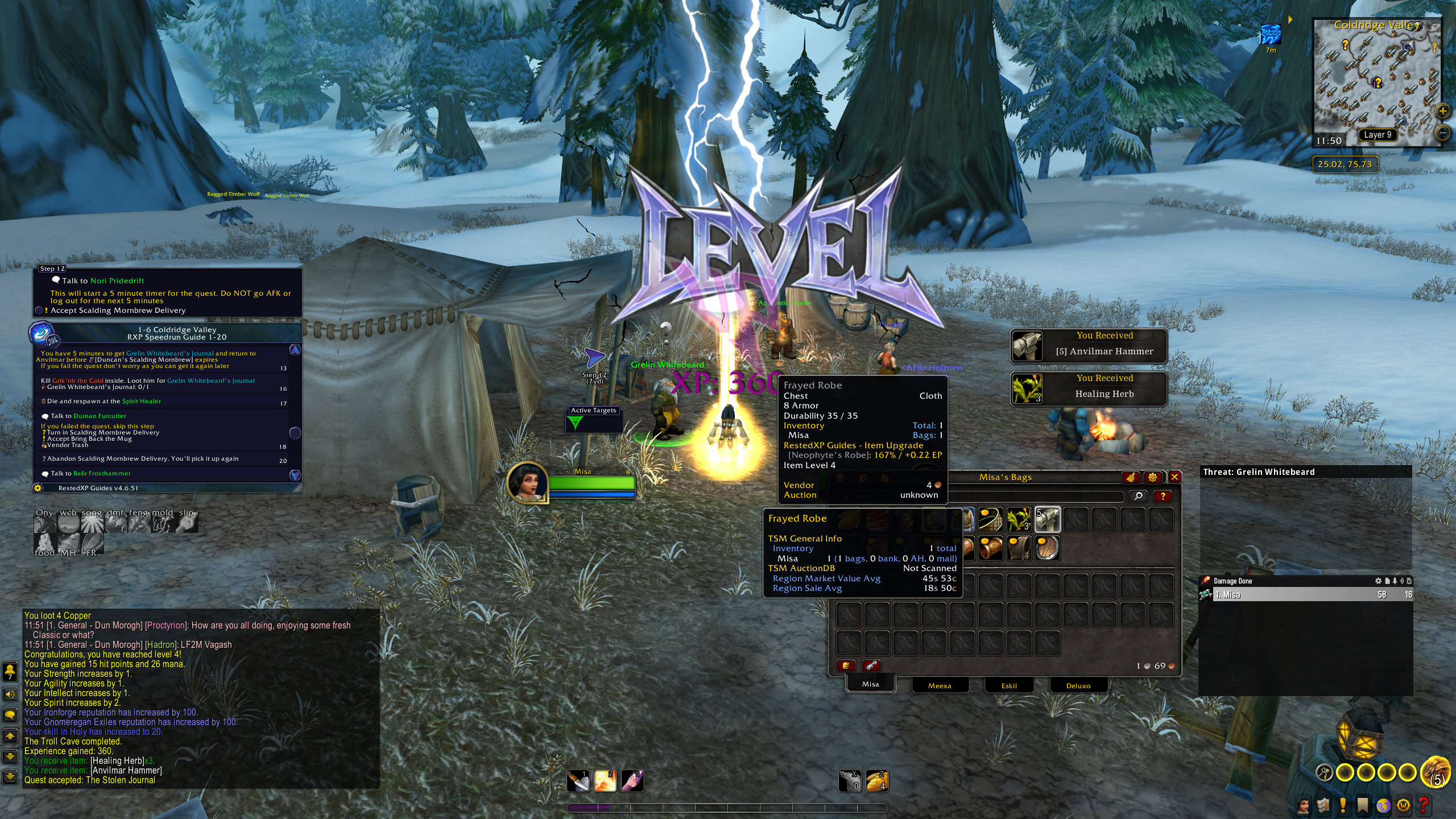
Task: Select the Healing Herb stack in bags
Action: (1019, 519)
